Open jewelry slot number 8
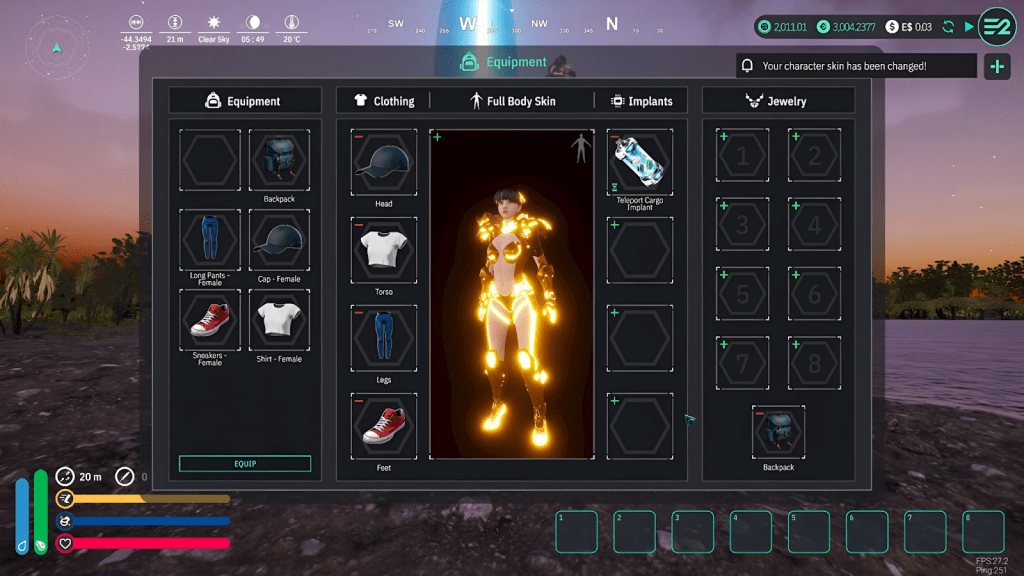1024x576 pixels. 814,364
